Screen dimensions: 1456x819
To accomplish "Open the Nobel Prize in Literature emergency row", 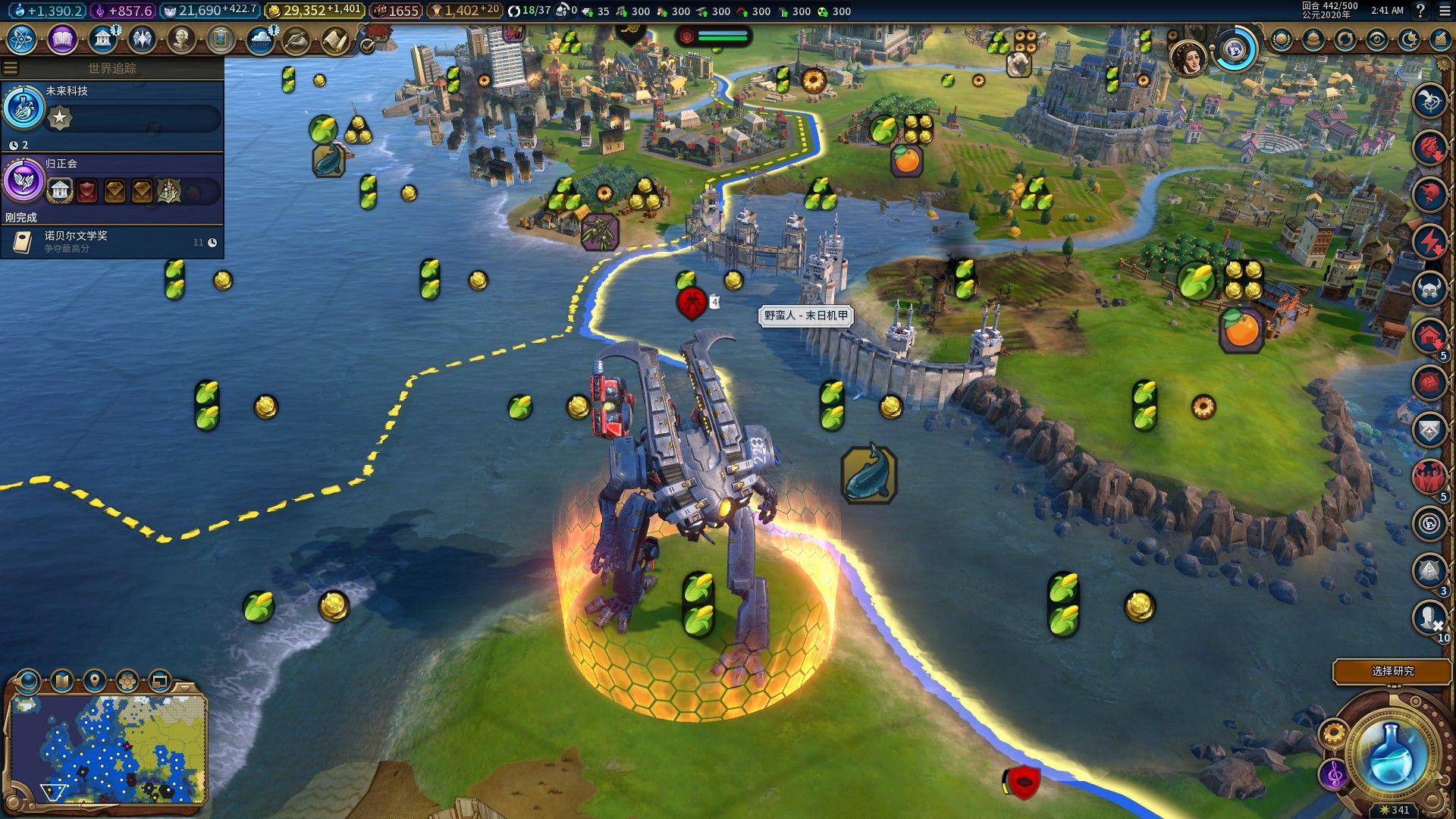I will pos(112,242).
